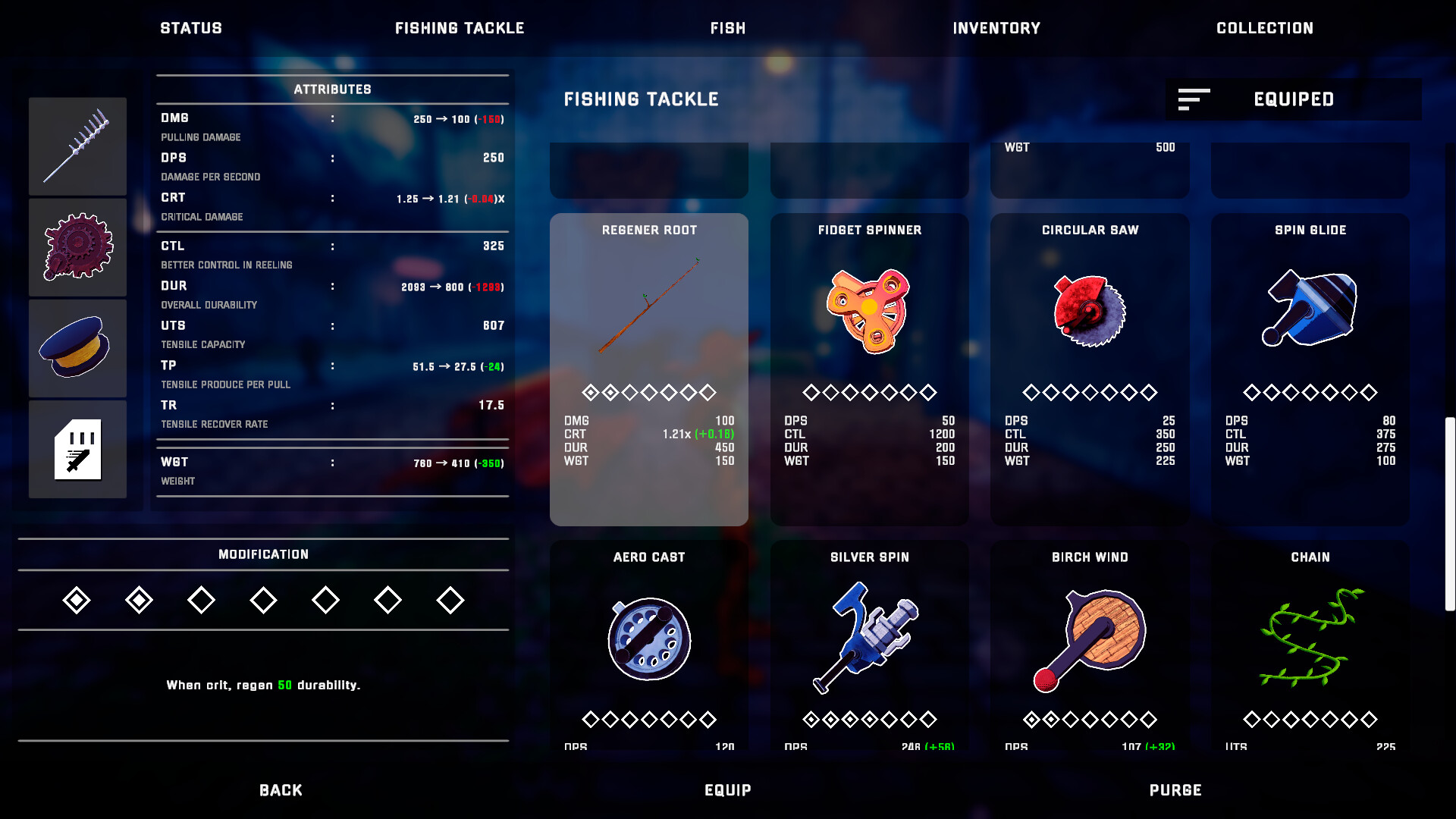Select the Circular Saw item
This screenshot has height=819, width=1456.
1090,318
